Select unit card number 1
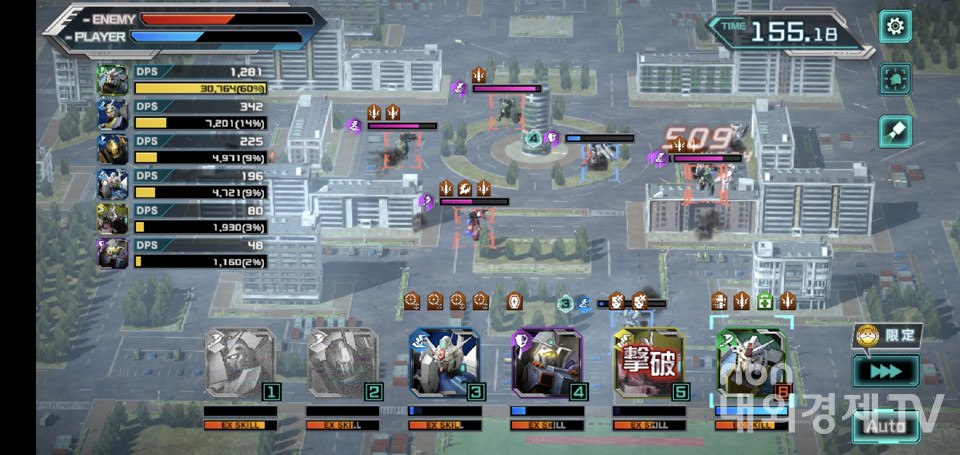This screenshot has height=455, width=960. click(240, 364)
